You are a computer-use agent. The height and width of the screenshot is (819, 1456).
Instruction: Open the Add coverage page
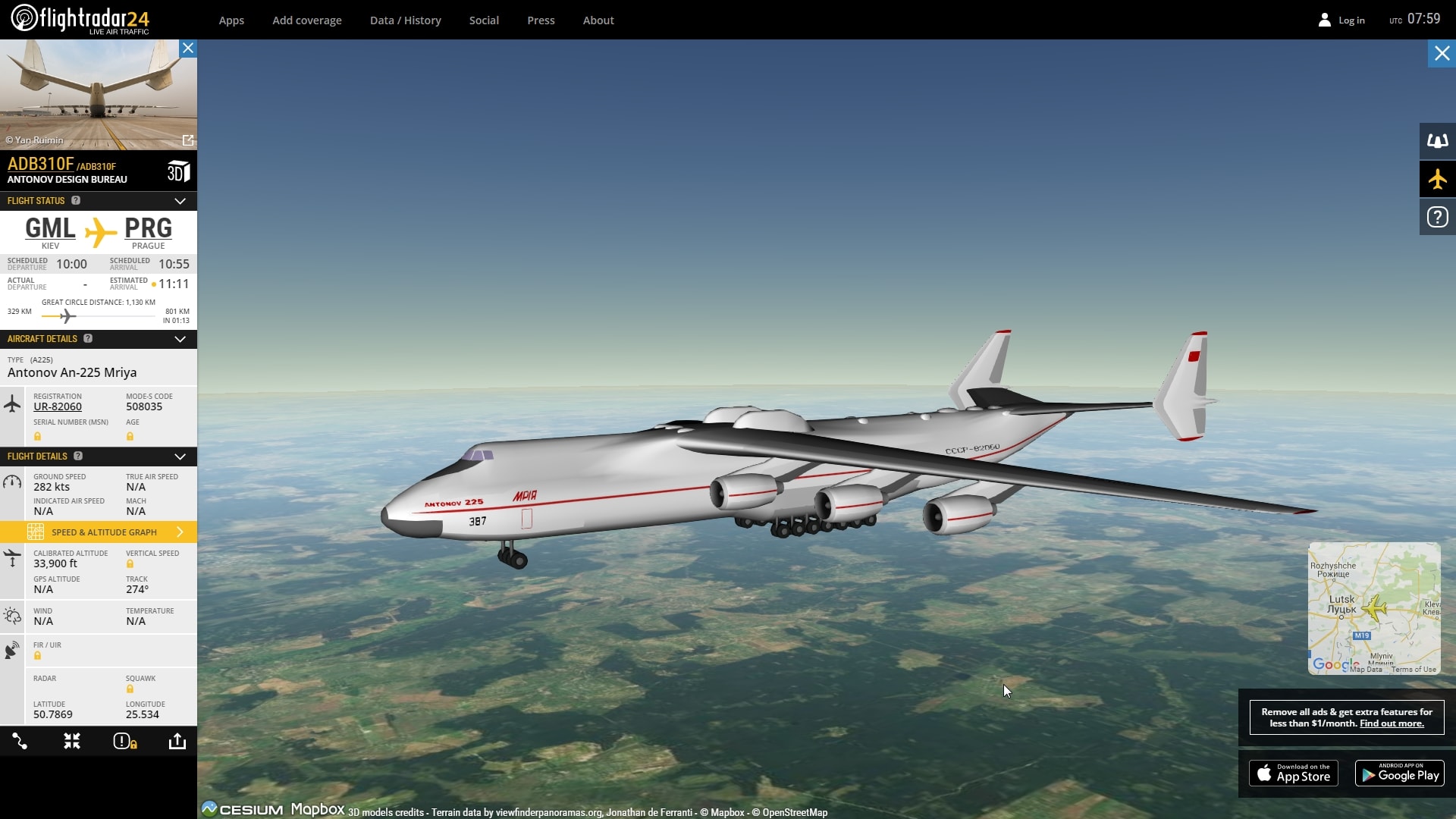307,20
